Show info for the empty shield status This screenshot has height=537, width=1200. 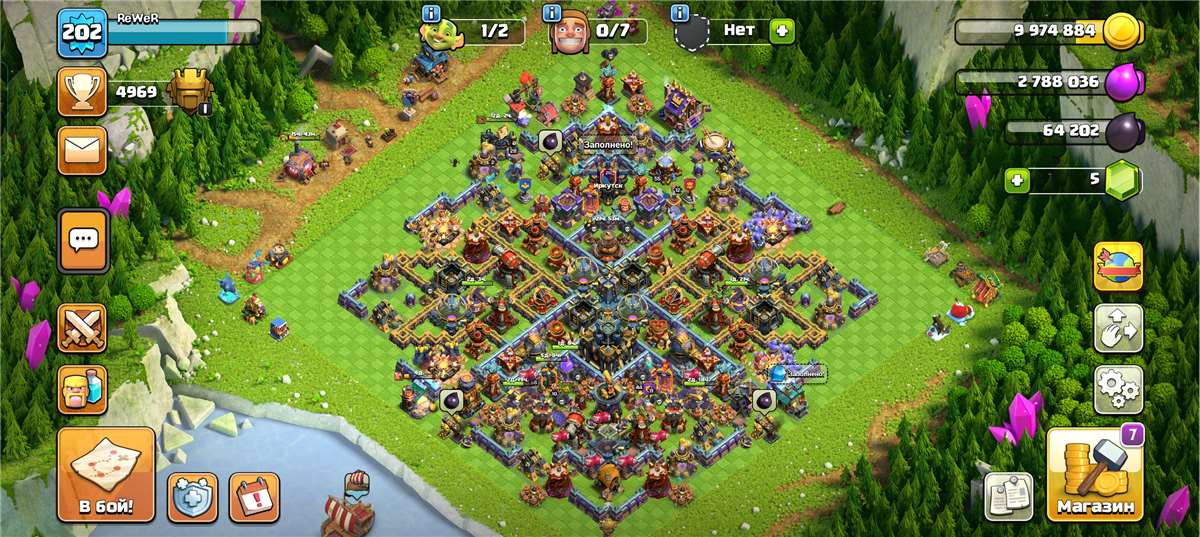tap(680, 14)
